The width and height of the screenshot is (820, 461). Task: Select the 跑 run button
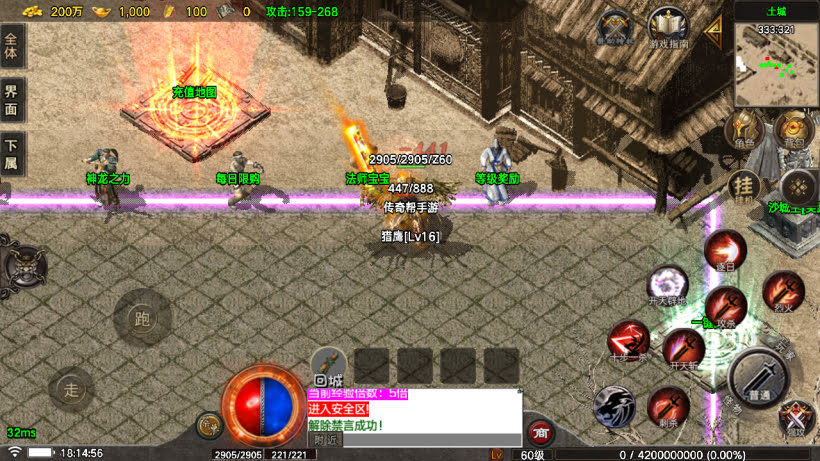pyautogui.click(x=141, y=319)
